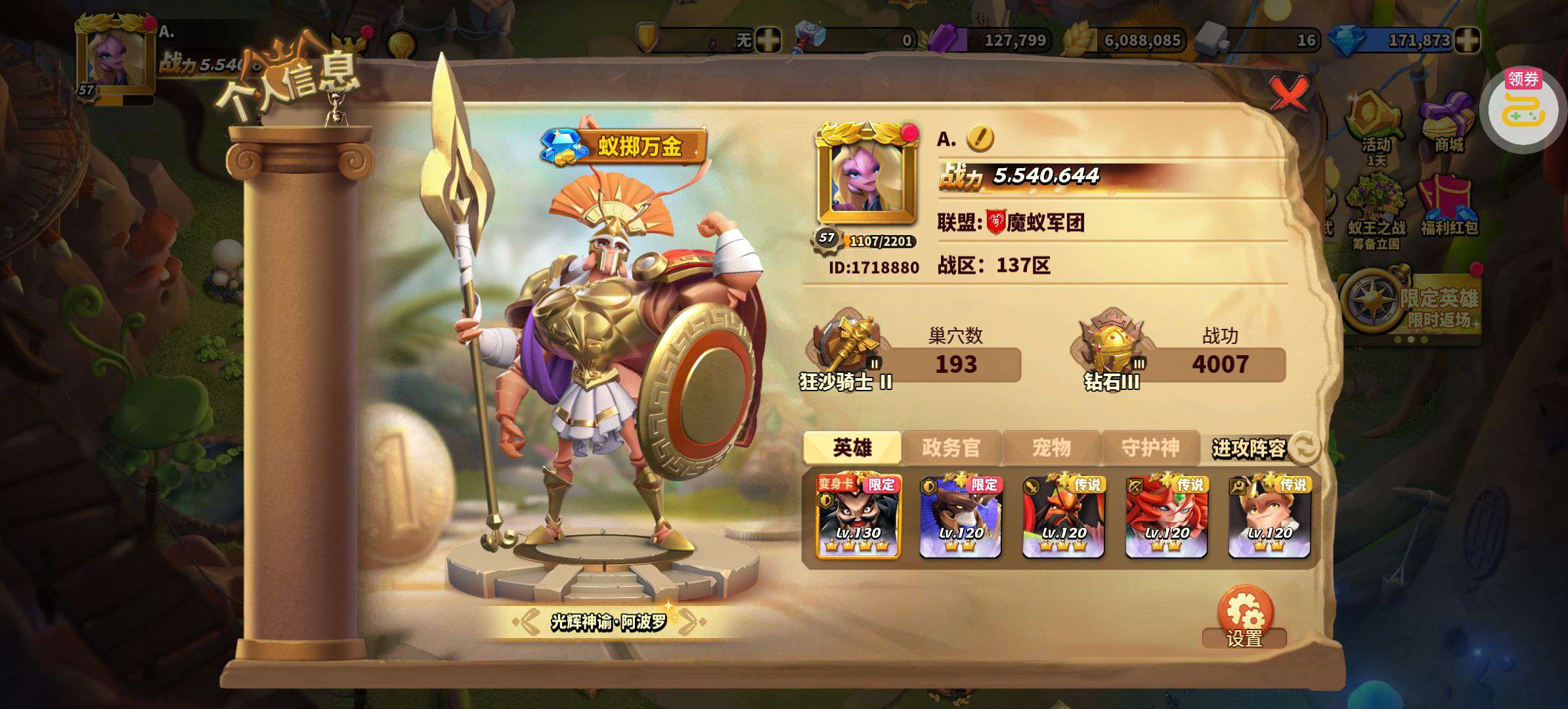Screen dimensions: 1568x709
Task: Show the 守护神 guardian tab
Action: 1150,448
